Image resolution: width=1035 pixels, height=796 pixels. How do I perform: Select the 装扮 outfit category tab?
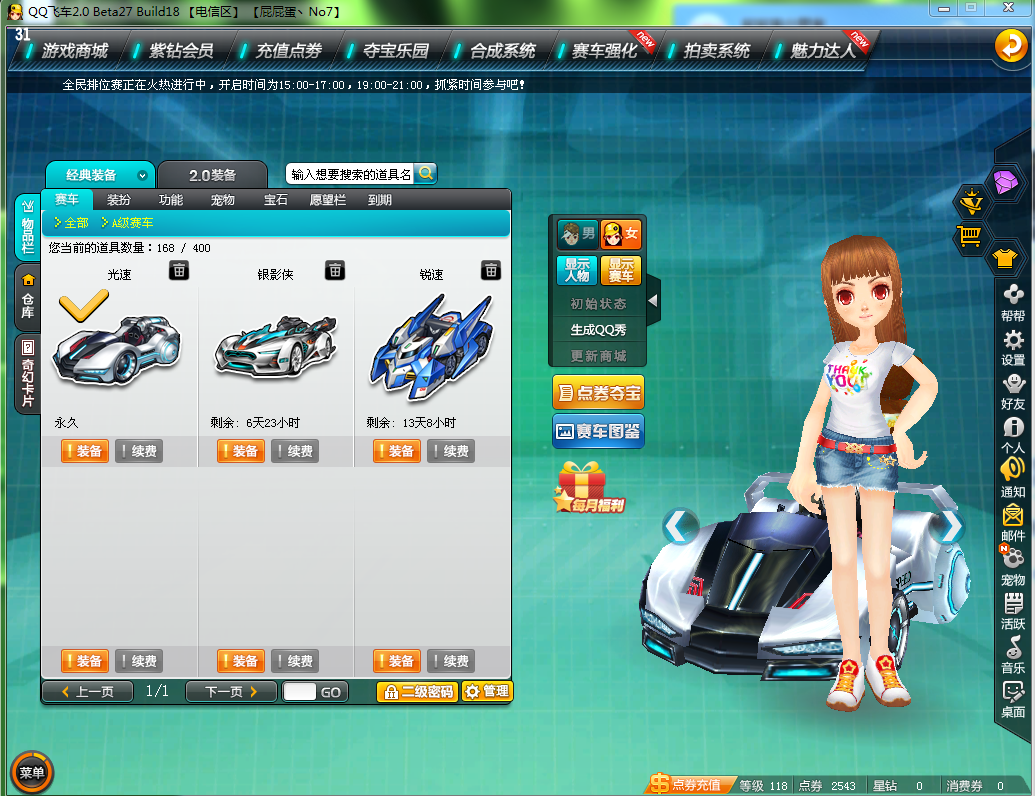(x=119, y=200)
